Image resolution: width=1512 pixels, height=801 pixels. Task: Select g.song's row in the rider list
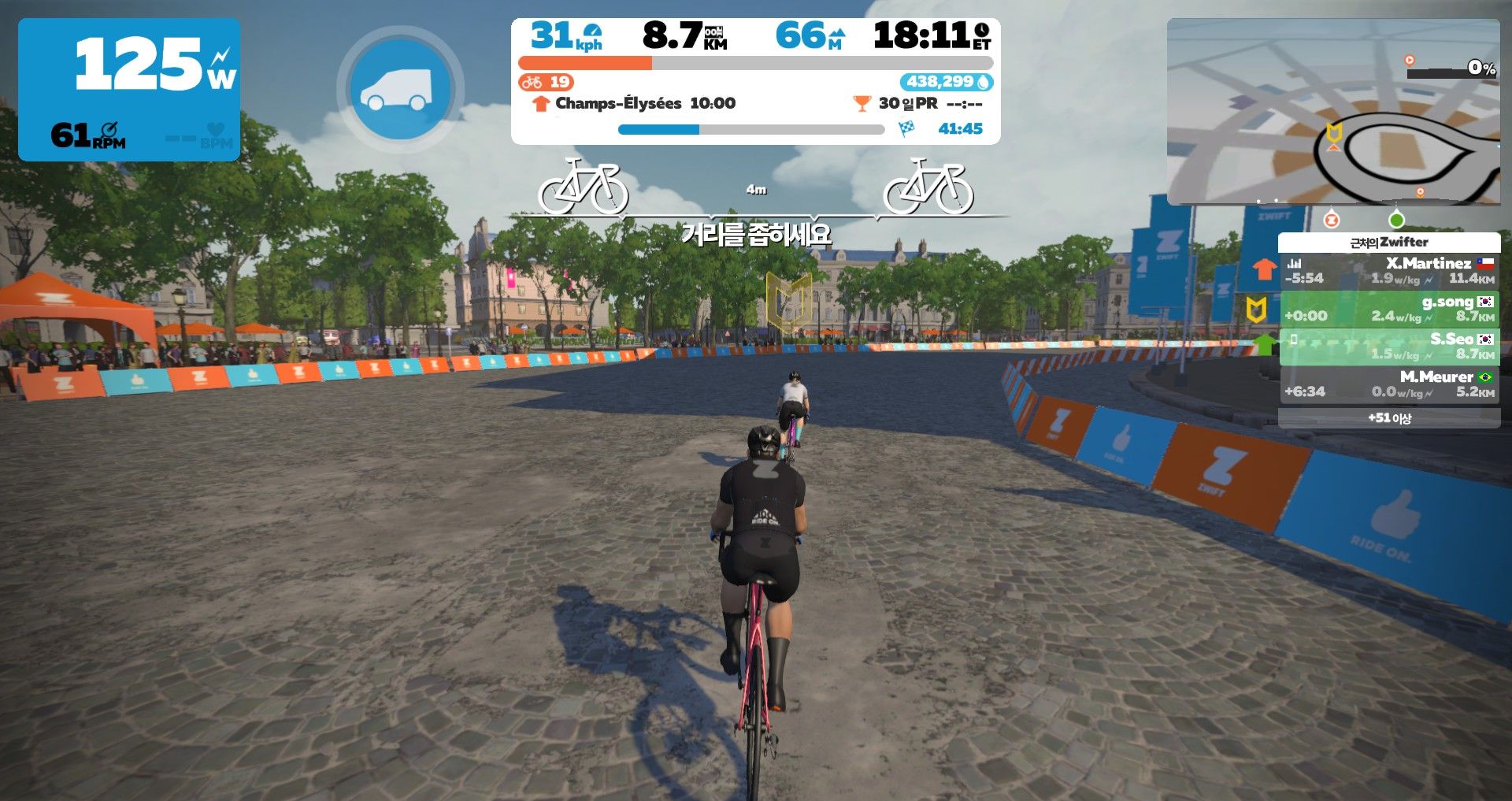click(x=1389, y=309)
